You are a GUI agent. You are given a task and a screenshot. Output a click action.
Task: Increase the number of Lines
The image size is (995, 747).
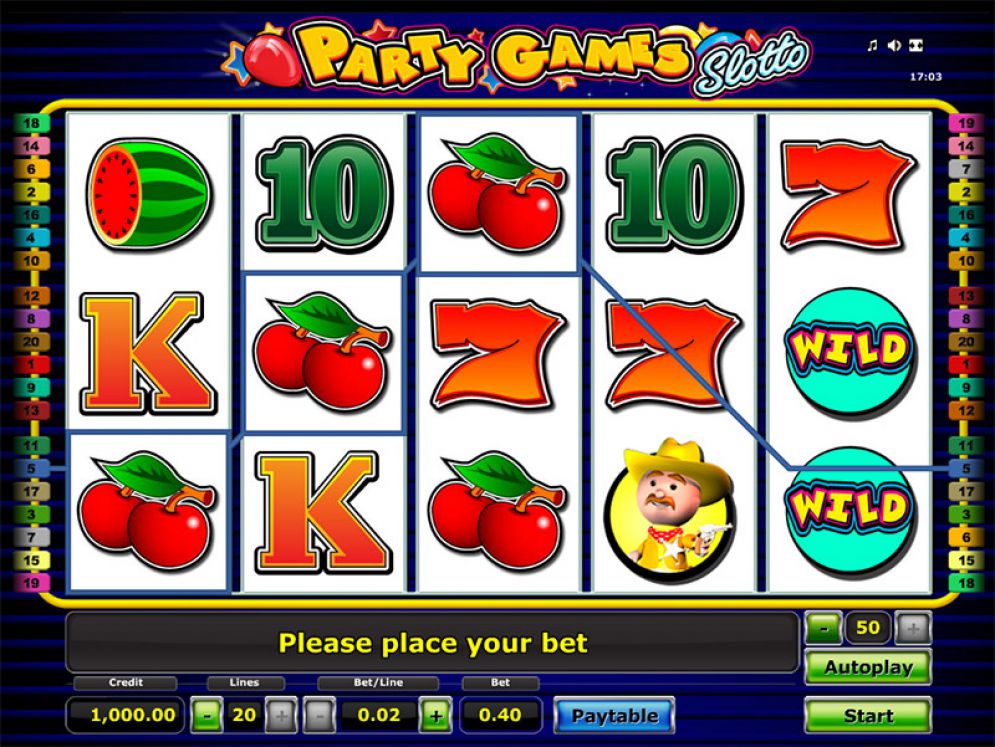(x=281, y=716)
